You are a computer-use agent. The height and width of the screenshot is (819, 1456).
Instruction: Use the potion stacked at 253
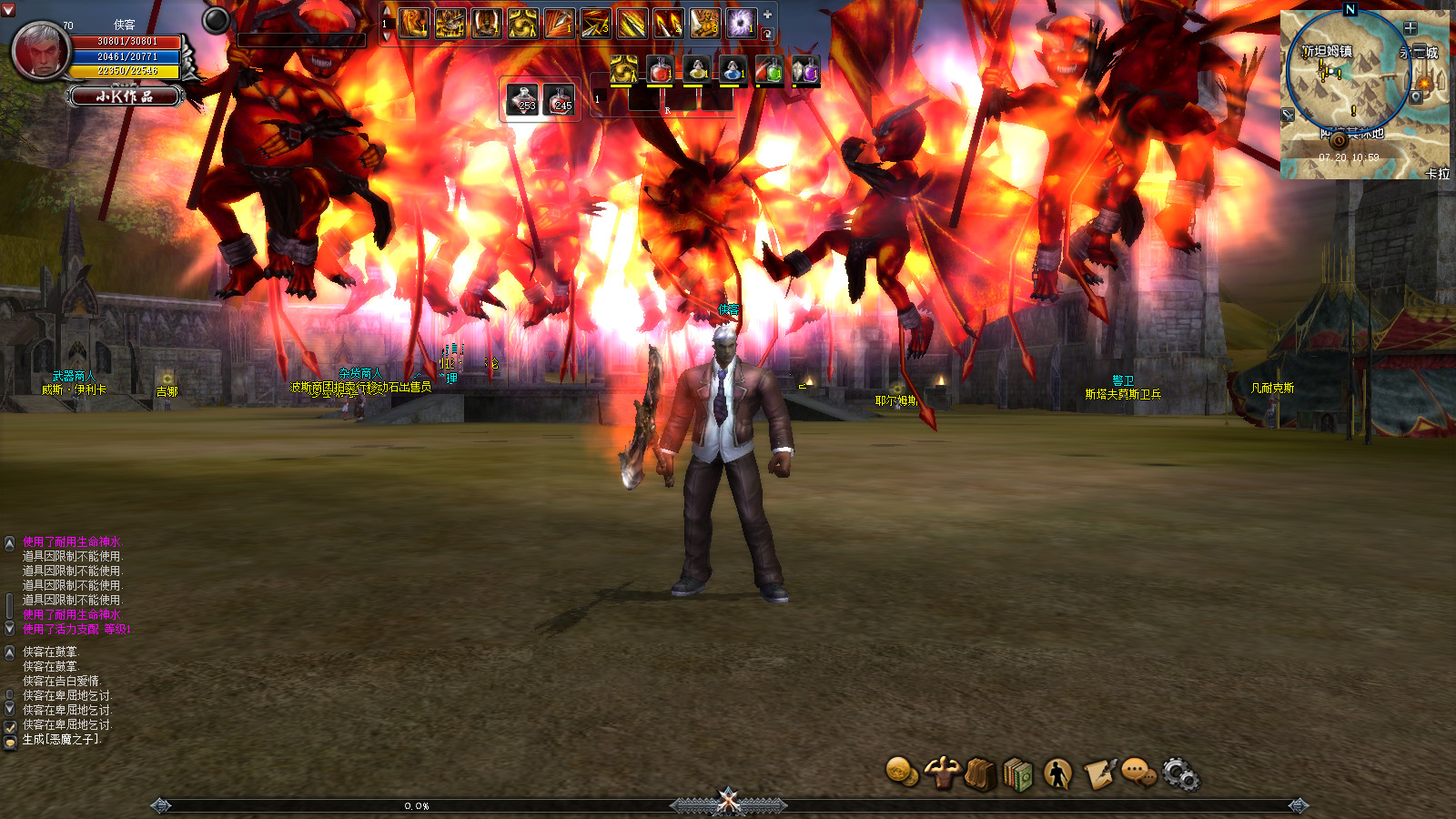click(523, 98)
